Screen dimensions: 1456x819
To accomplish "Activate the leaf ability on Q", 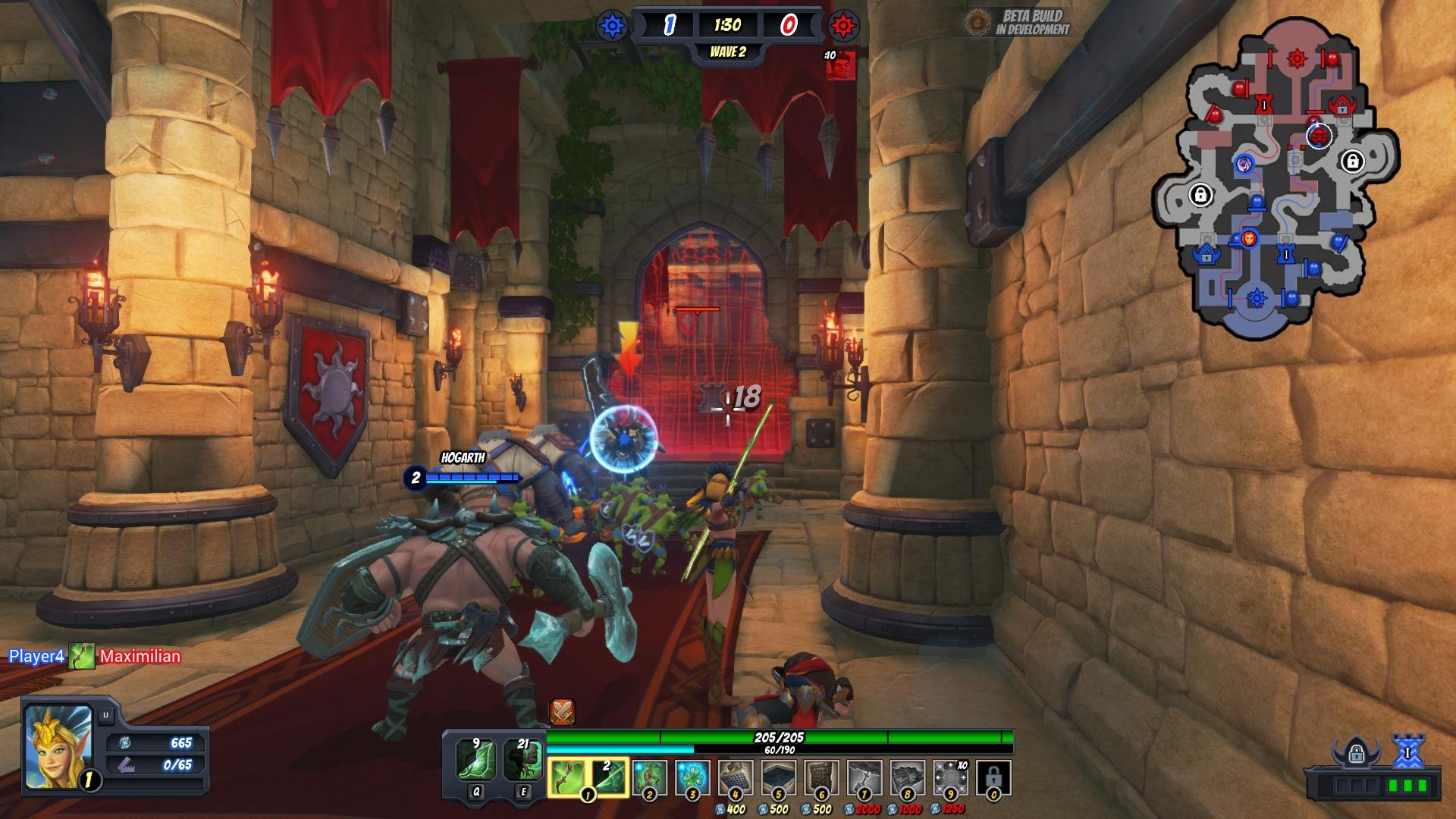I will pos(475,761).
